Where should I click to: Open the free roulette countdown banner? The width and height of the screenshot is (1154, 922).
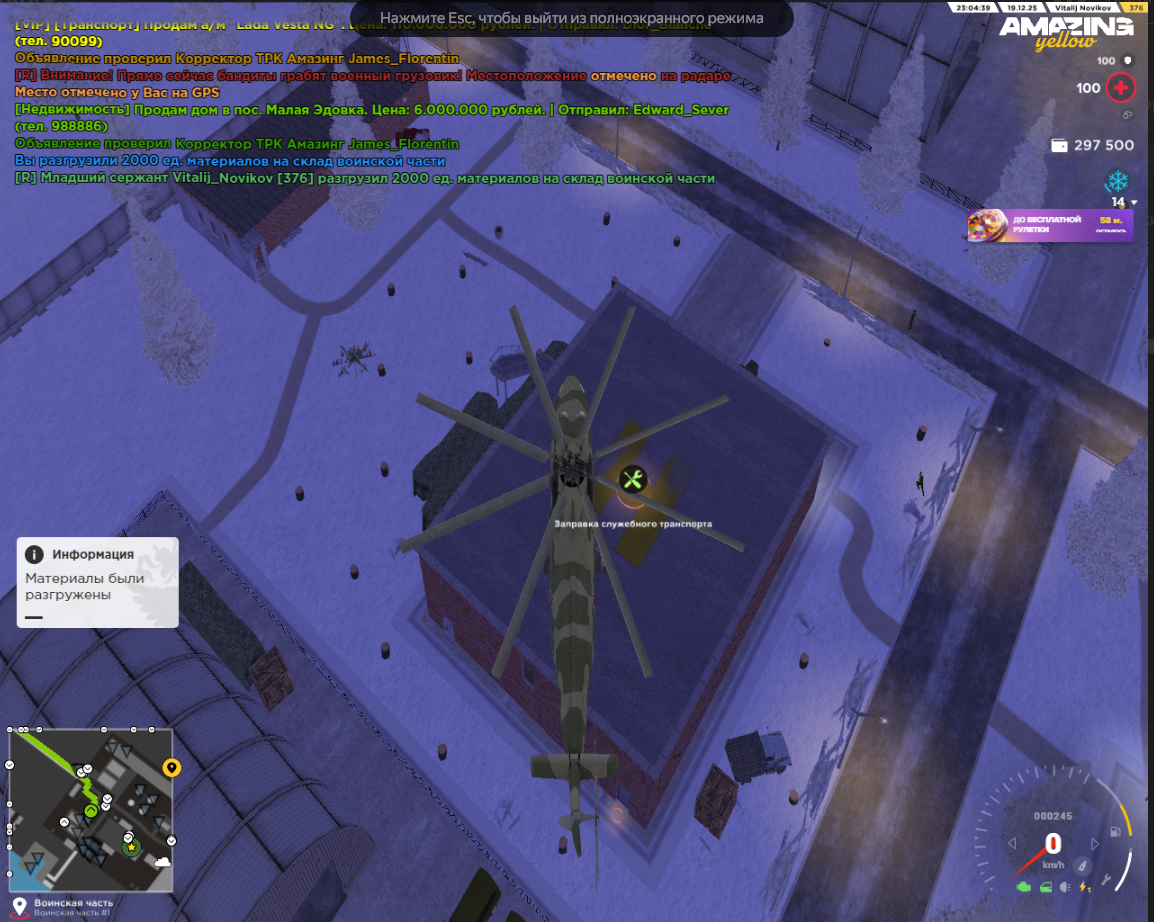[x=1050, y=225]
